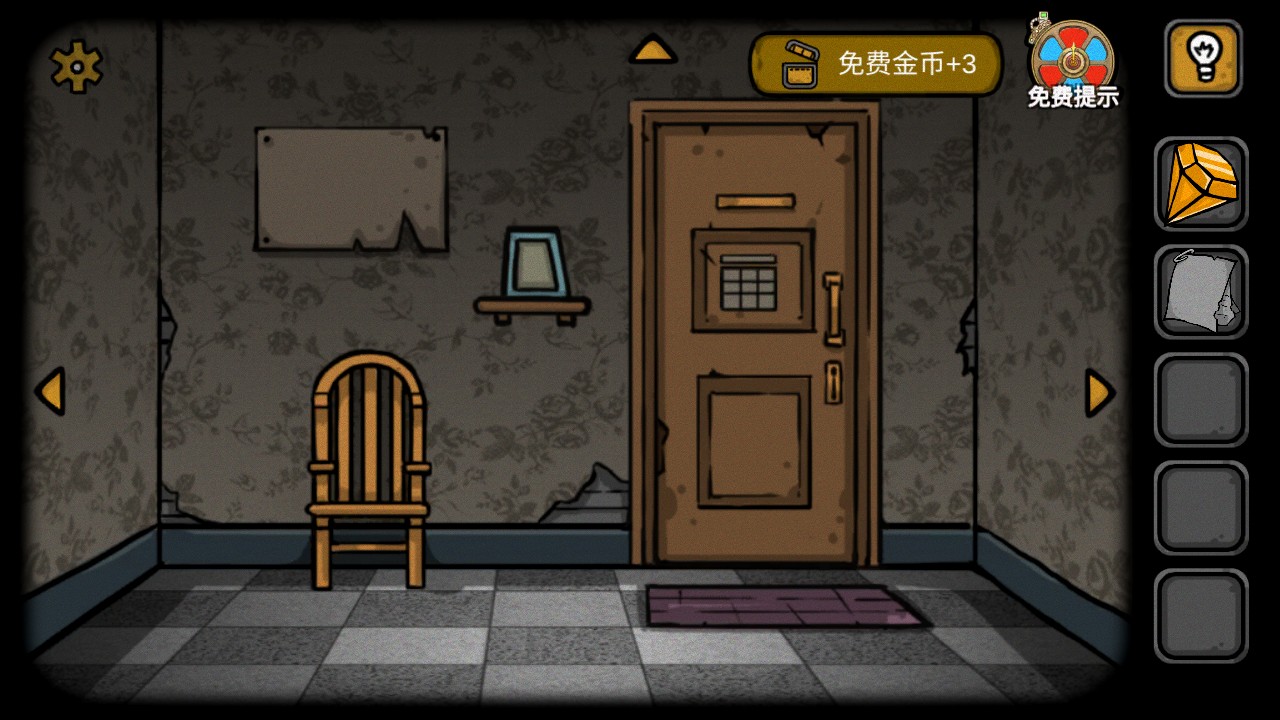Click the clapperboard icon on the coins button
1280x720 pixels.
(801, 63)
